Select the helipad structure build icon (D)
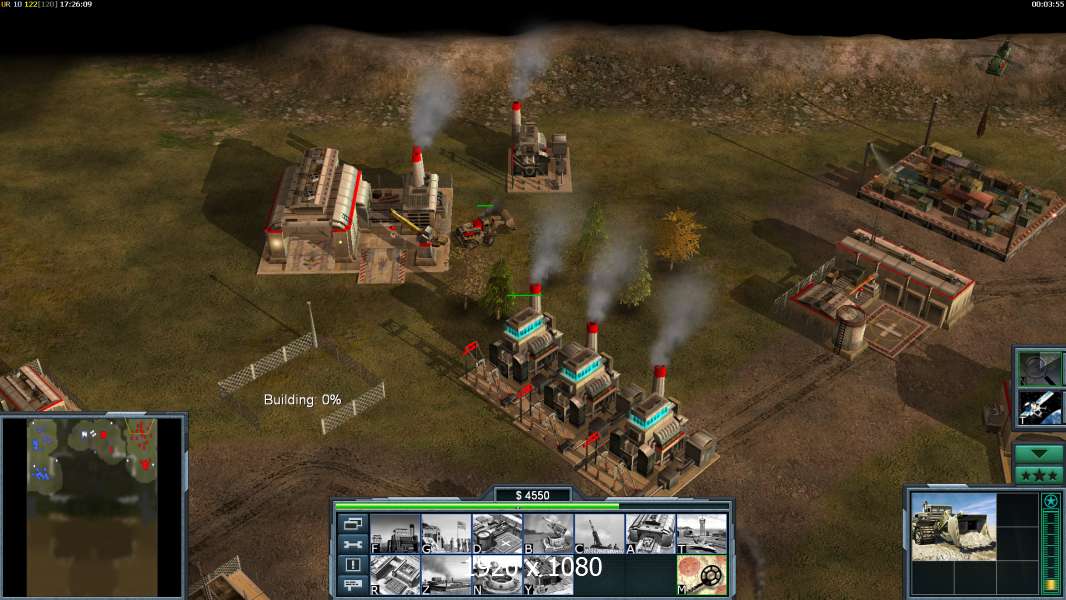Image resolution: width=1066 pixels, height=600 pixels. point(497,533)
